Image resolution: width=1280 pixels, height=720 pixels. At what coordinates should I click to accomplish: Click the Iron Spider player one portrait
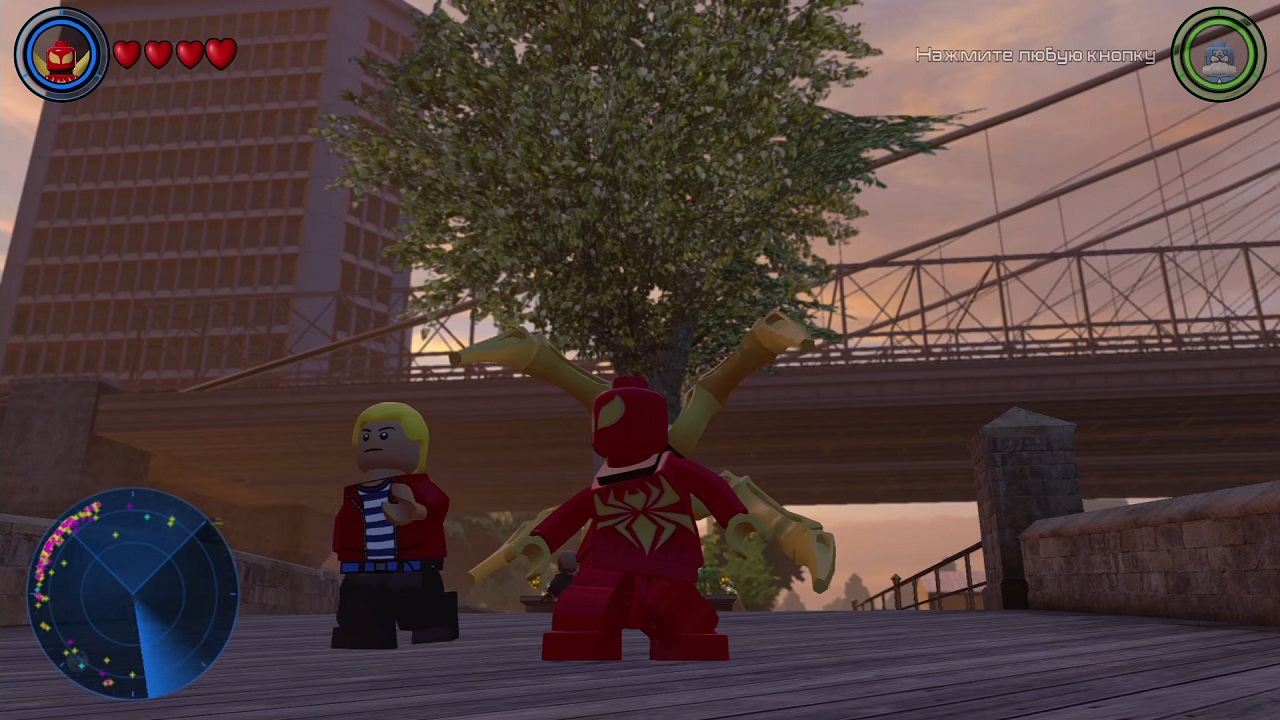(x=61, y=55)
